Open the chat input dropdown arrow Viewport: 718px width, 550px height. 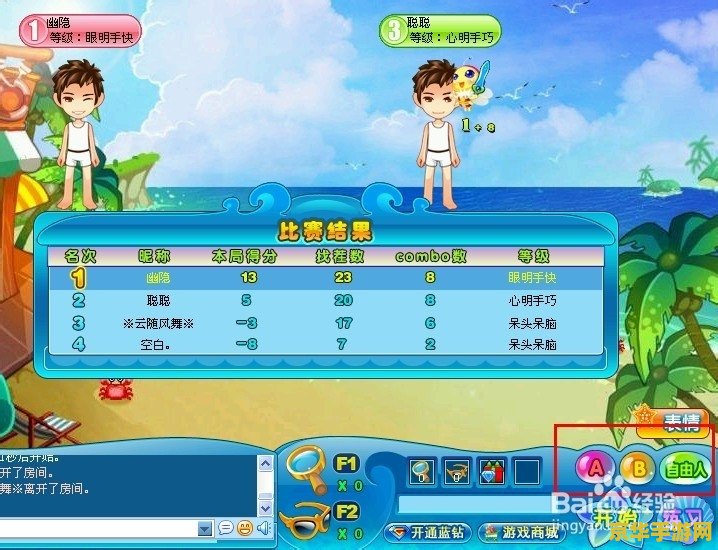pyautogui.click(x=206, y=528)
